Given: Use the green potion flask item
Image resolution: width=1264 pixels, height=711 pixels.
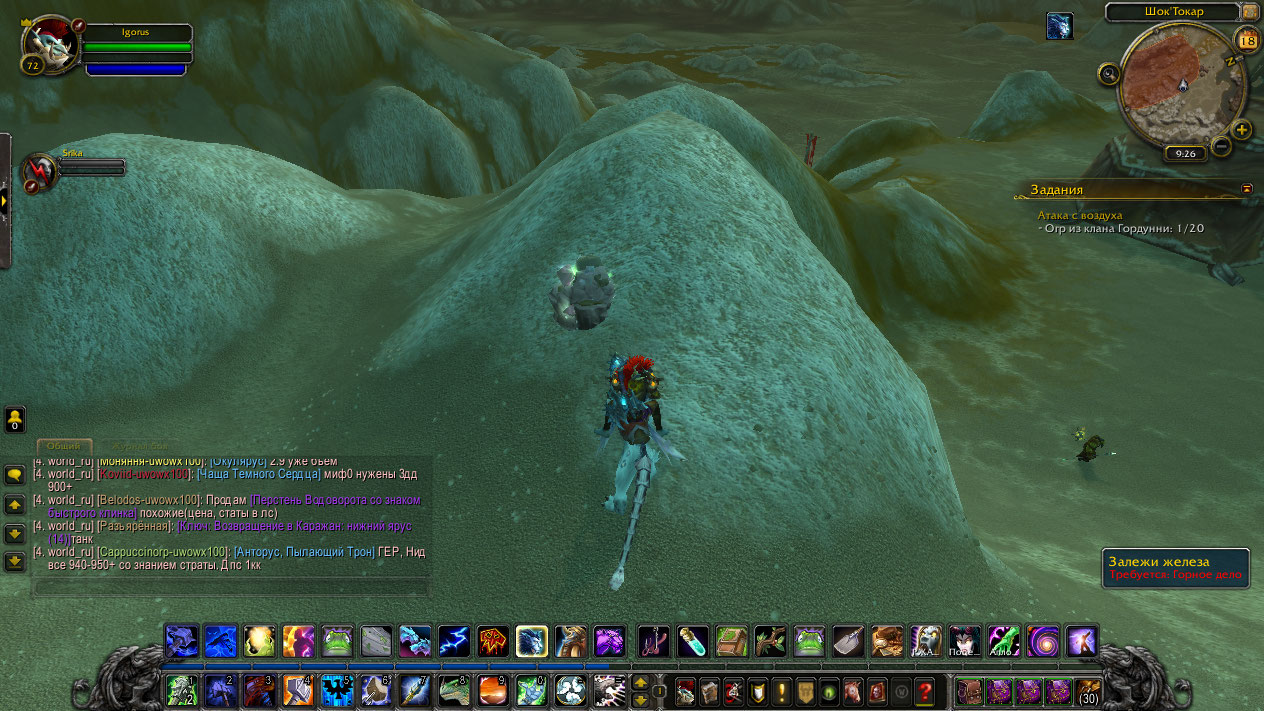Looking at the screenshot, I should coord(693,641).
